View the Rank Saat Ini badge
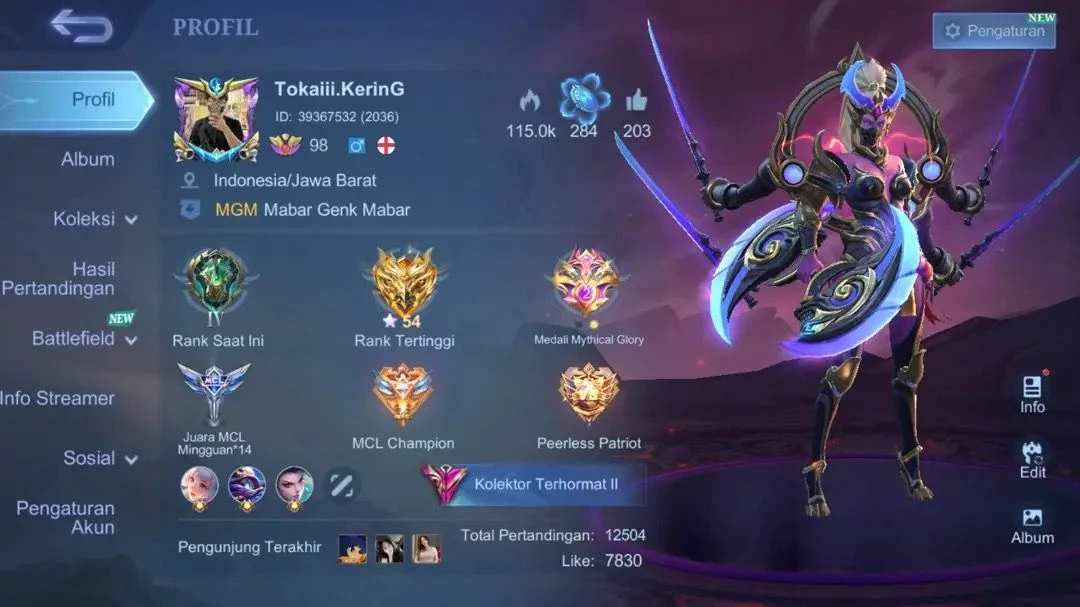 (x=217, y=286)
